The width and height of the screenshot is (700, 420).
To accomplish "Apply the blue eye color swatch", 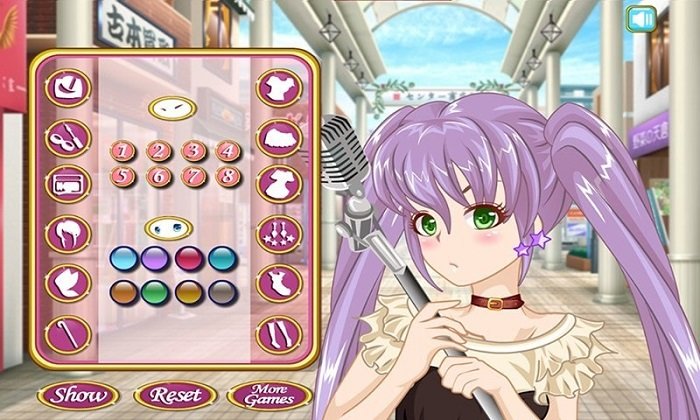I will pyautogui.click(x=124, y=259).
